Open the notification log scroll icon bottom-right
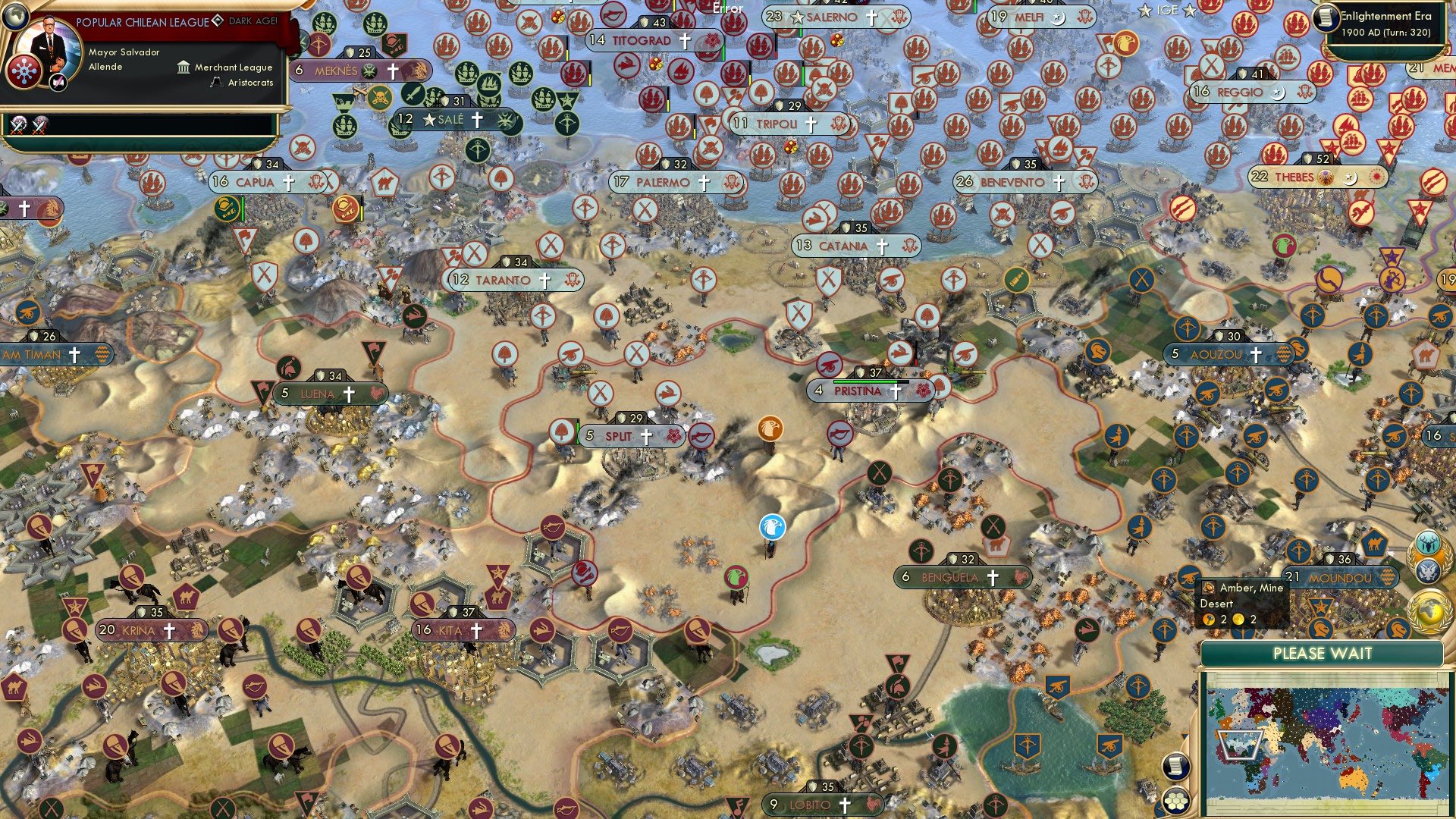The height and width of the screenshot is (819, 1456). tap(1175, 767)
